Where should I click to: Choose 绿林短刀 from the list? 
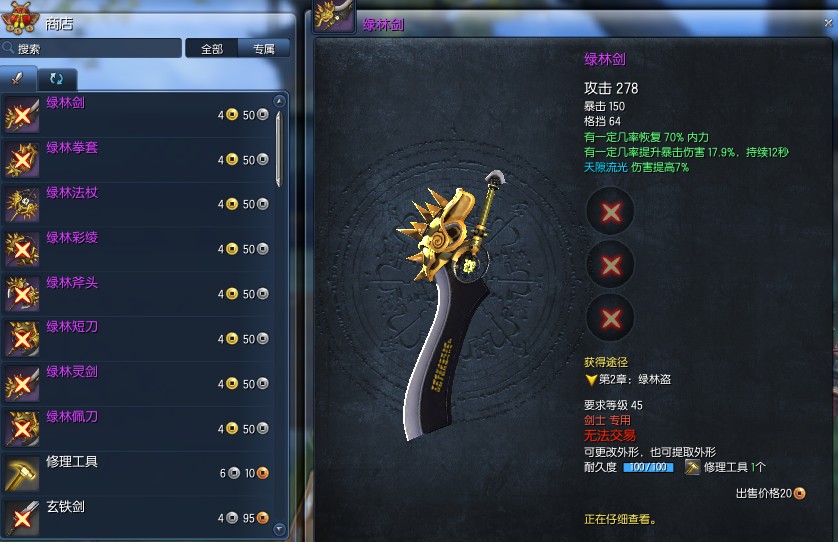click(140, 339)
